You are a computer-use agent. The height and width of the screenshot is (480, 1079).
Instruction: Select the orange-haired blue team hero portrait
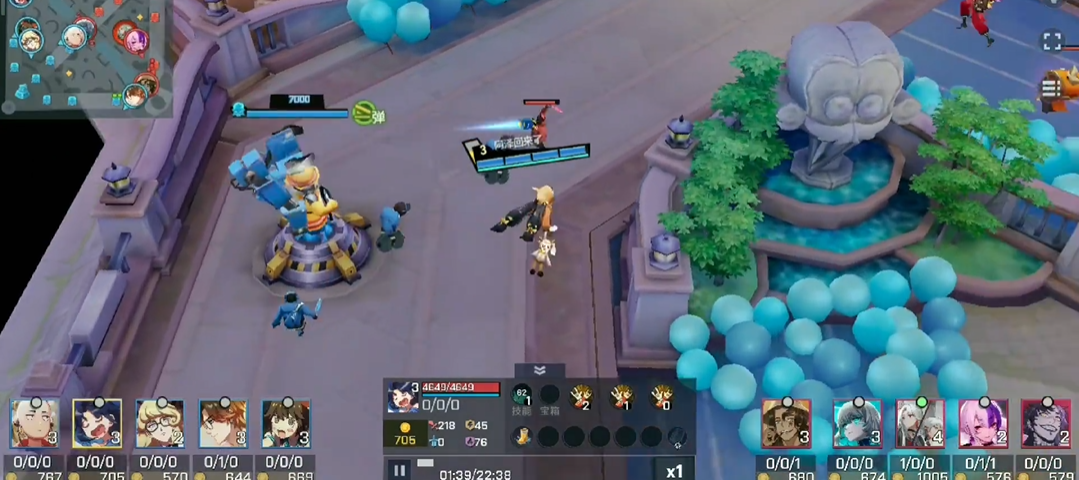click(x=223, y=424)
